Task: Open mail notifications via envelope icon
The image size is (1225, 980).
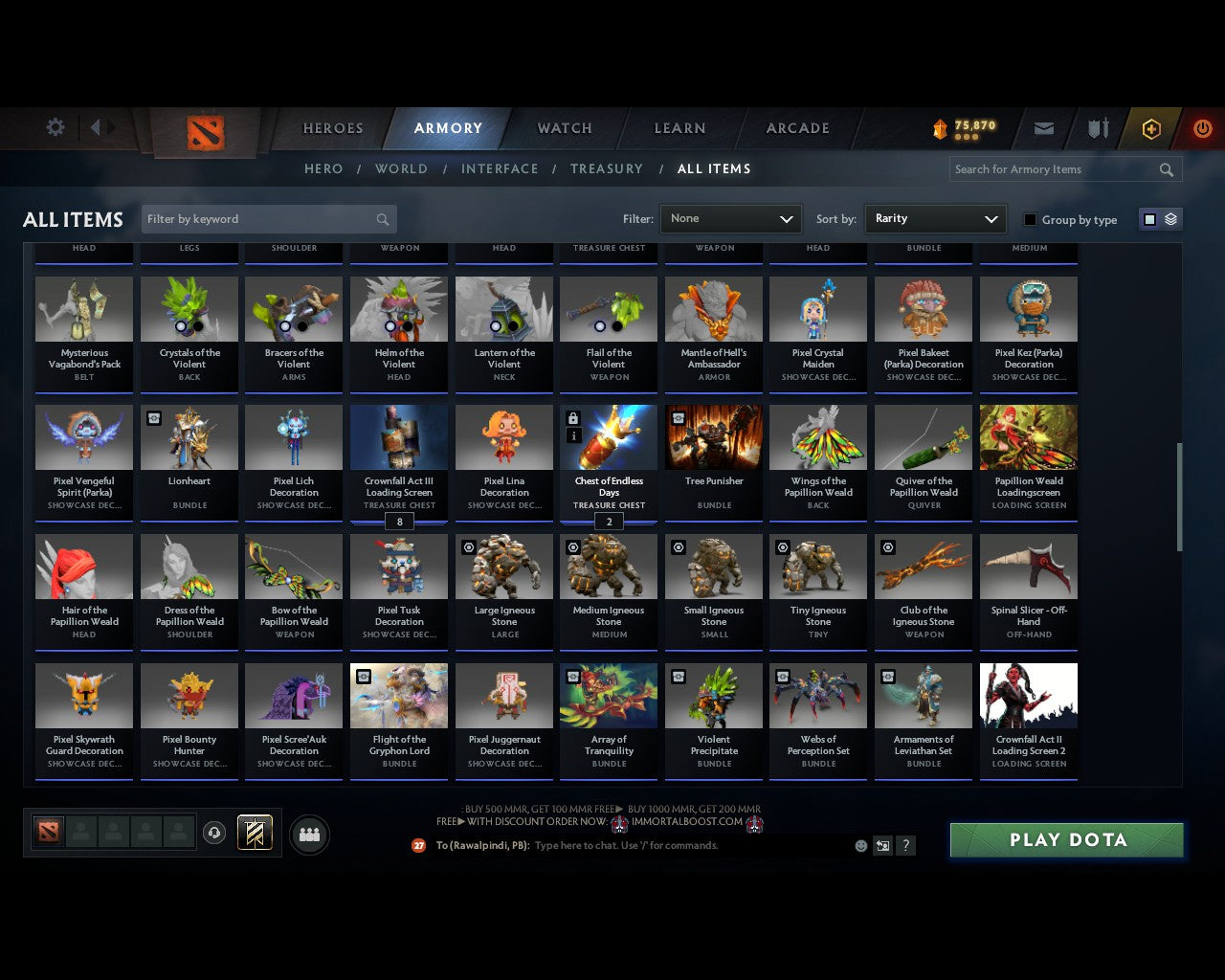Action: click(x=1043, y=128)
